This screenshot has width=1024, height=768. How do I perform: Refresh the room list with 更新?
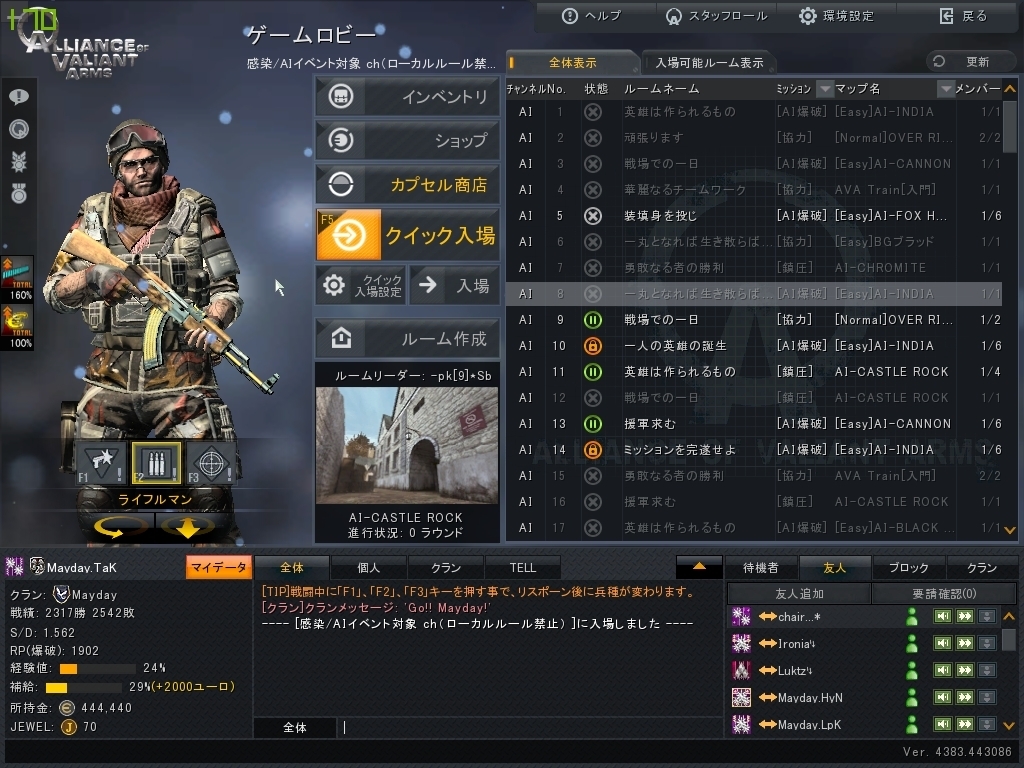(964, 62)
